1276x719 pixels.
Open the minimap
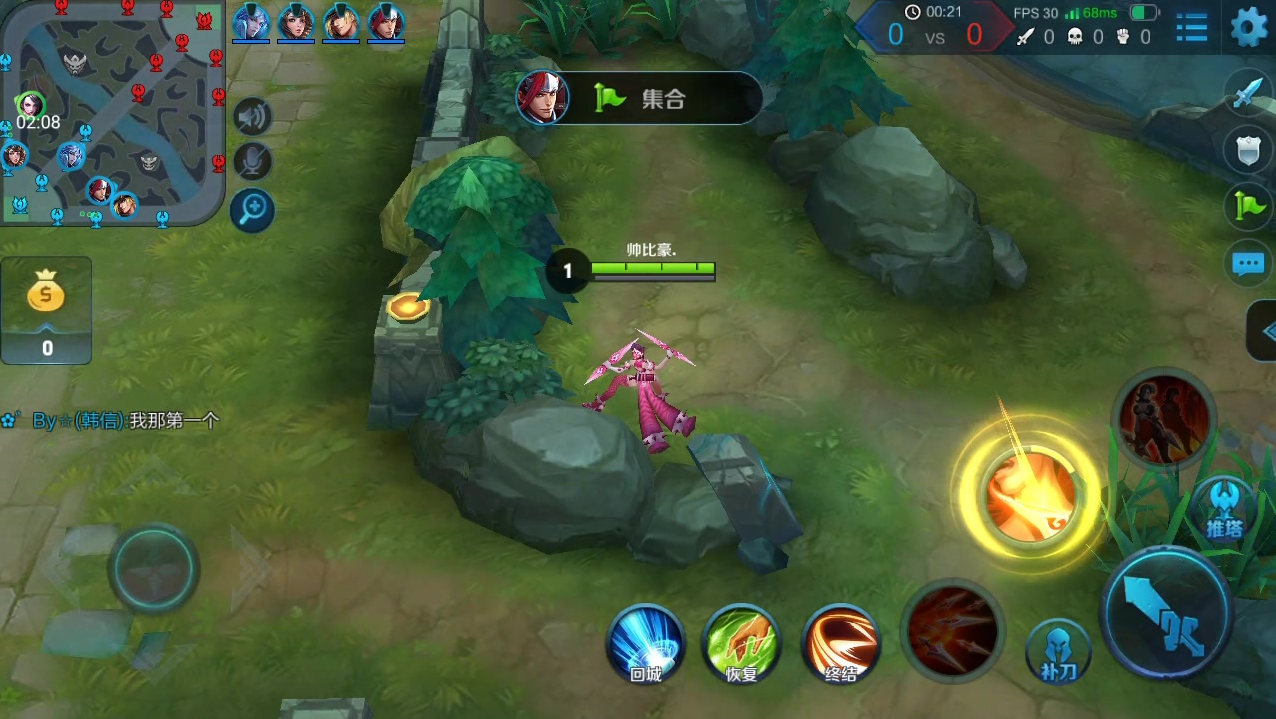click(x=112, y=112)
